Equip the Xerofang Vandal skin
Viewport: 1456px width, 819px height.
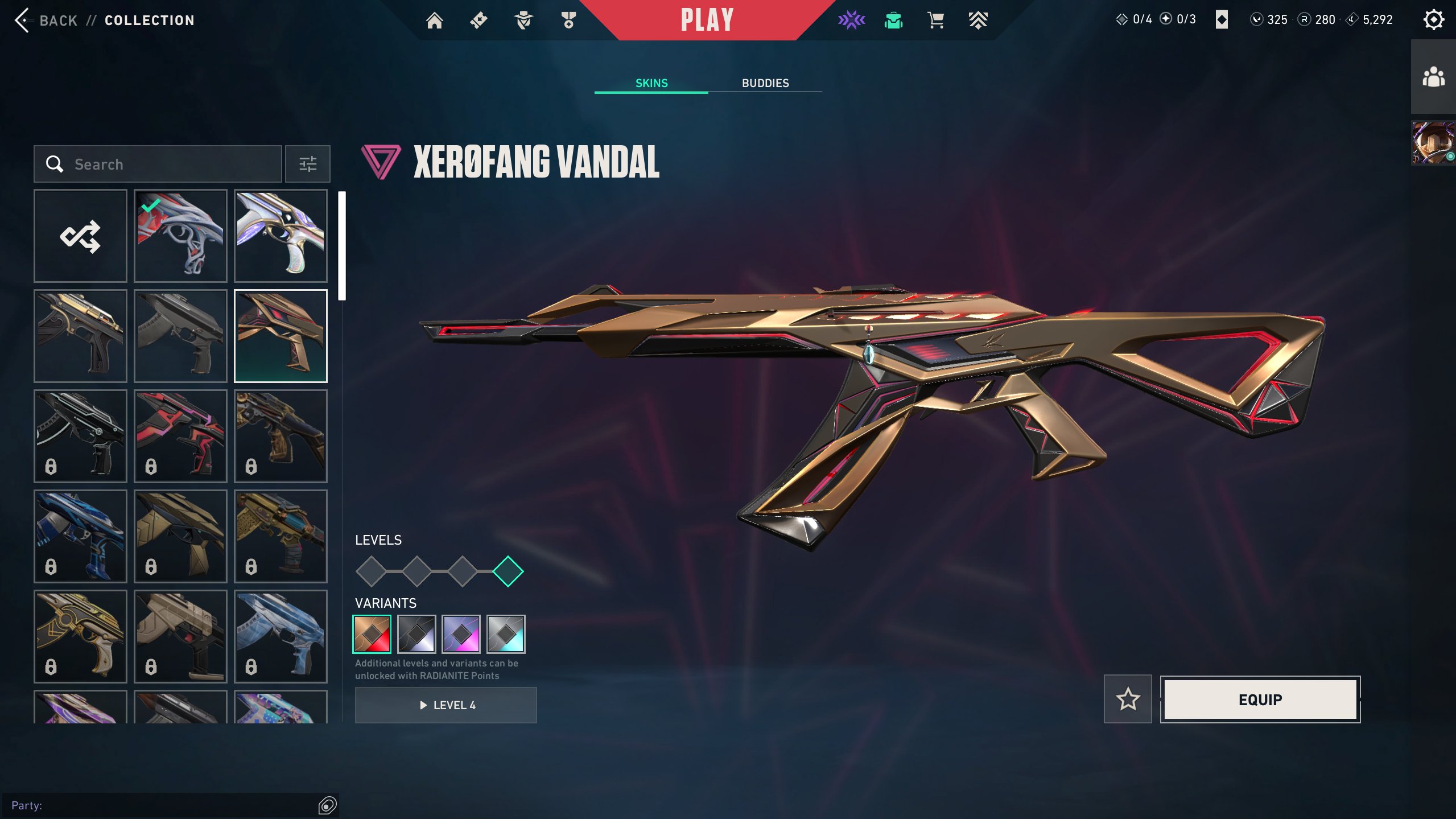pos(1260,699)
